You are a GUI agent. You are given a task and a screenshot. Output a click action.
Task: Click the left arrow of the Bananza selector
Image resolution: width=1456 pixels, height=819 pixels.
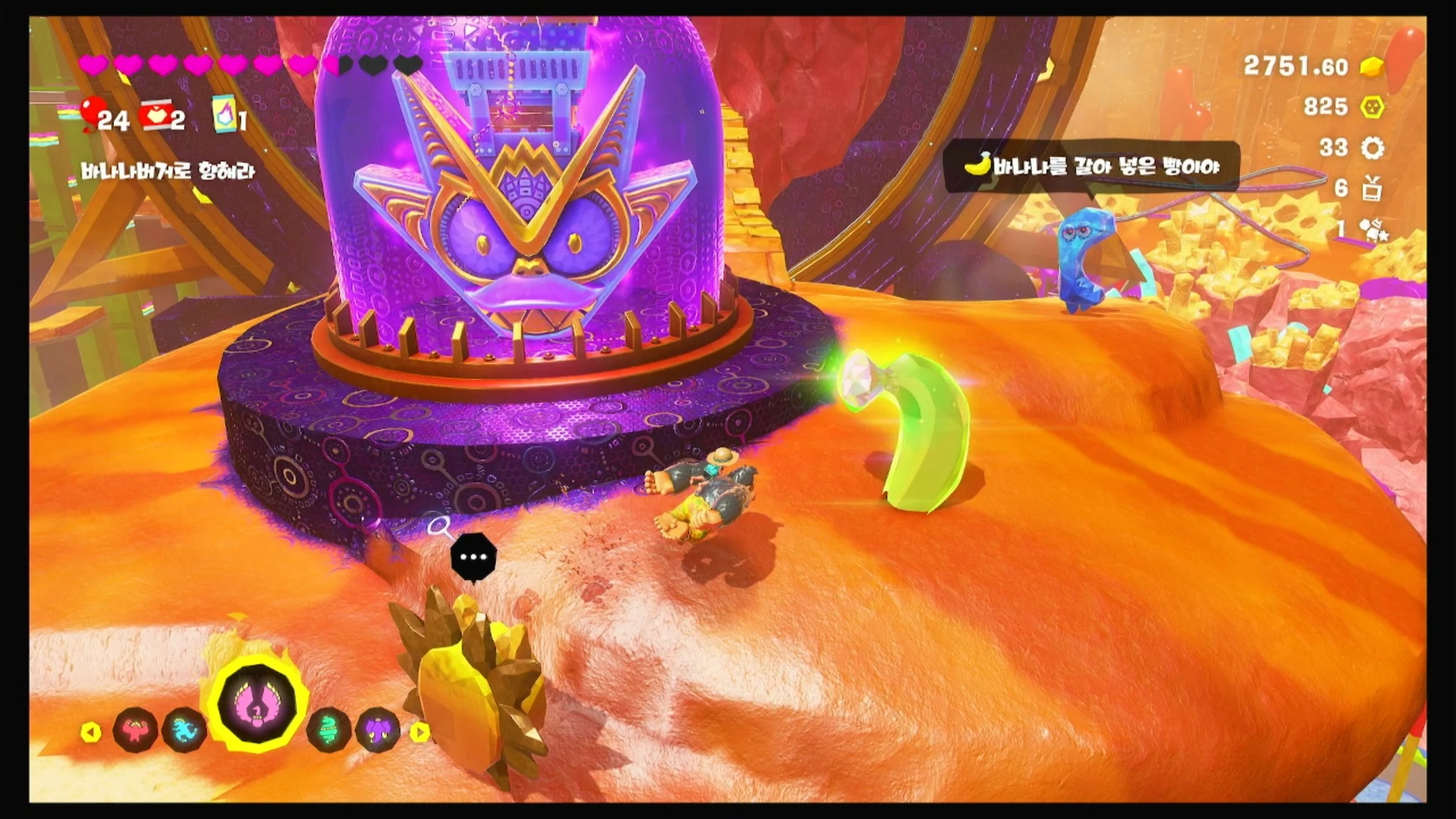[90, 732]
